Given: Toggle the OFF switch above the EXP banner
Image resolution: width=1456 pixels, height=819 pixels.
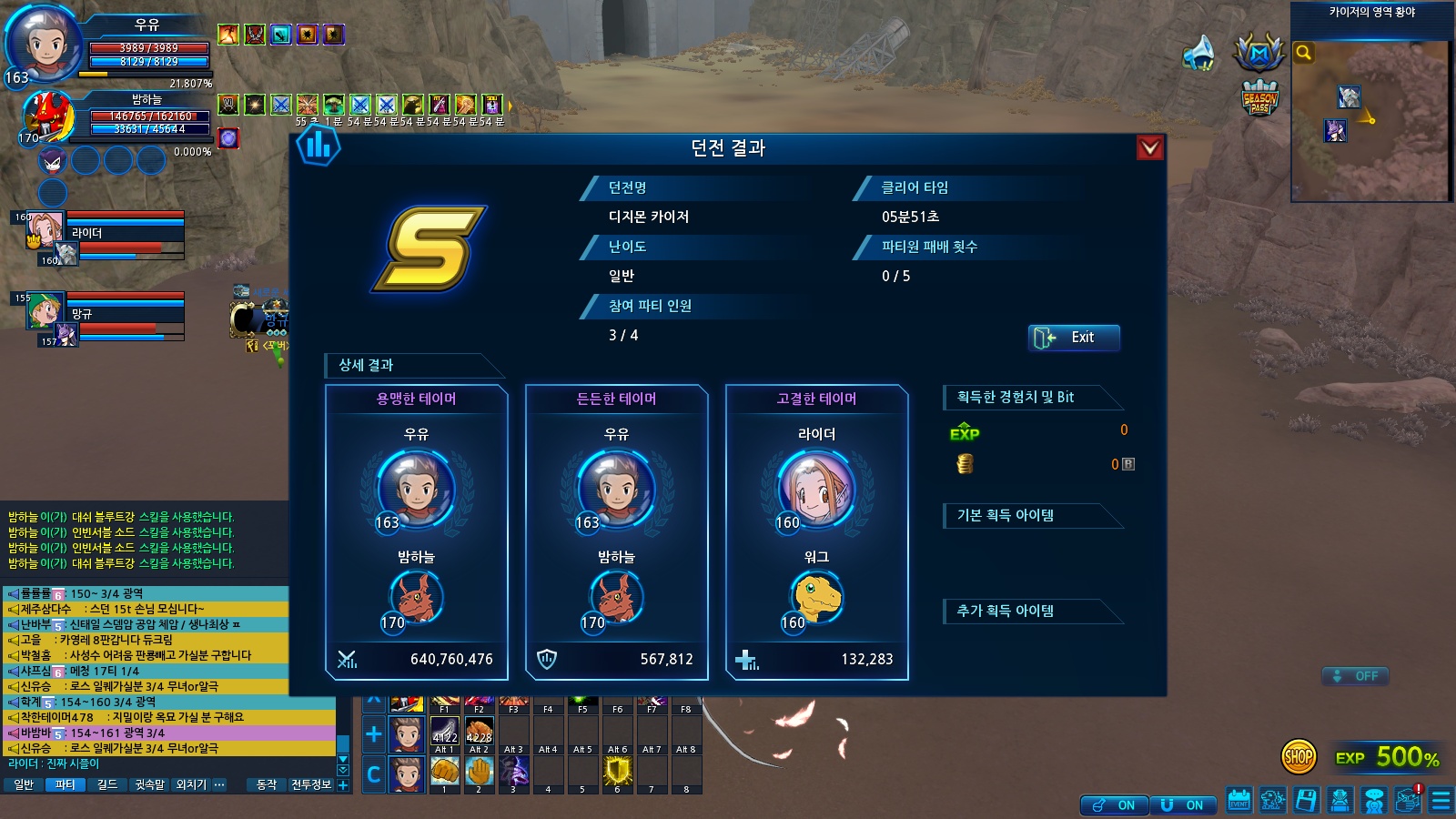Looking at the screenshot, I should pos(1356,676).
